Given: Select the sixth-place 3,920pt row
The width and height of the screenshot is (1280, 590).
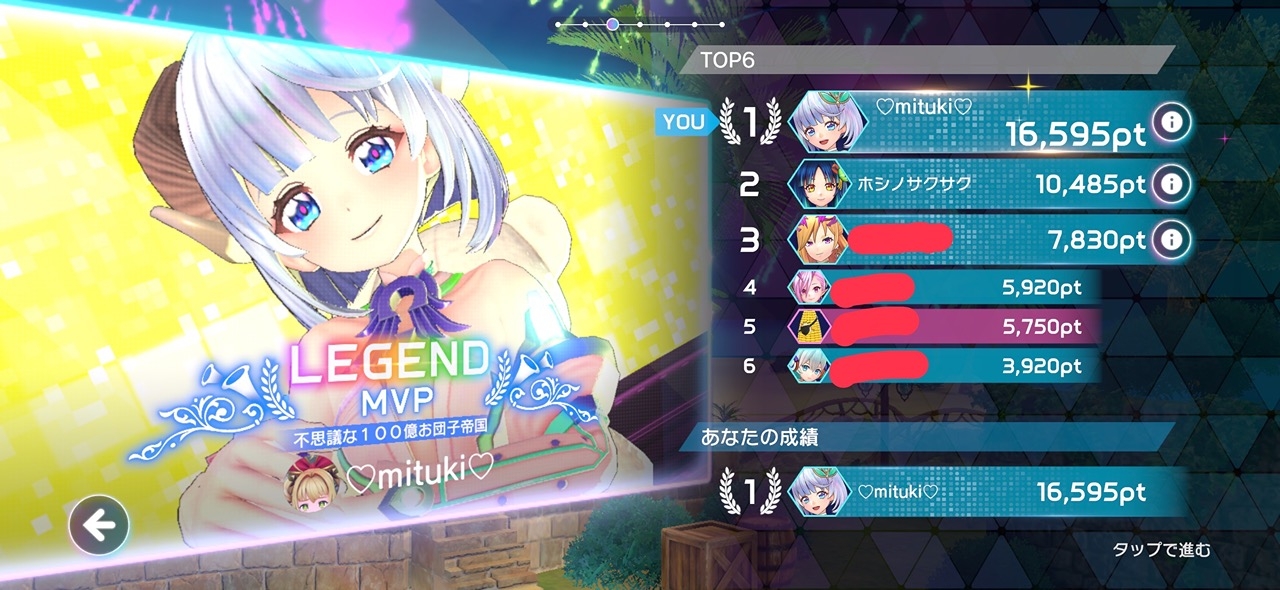Looking at the screenshot, I should click(940, 366).
